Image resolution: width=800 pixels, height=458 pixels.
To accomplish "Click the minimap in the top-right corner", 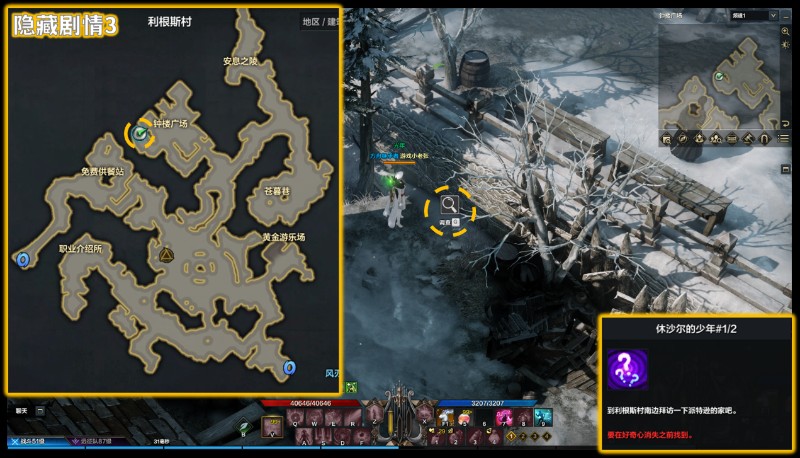I will tap(716, 83).
